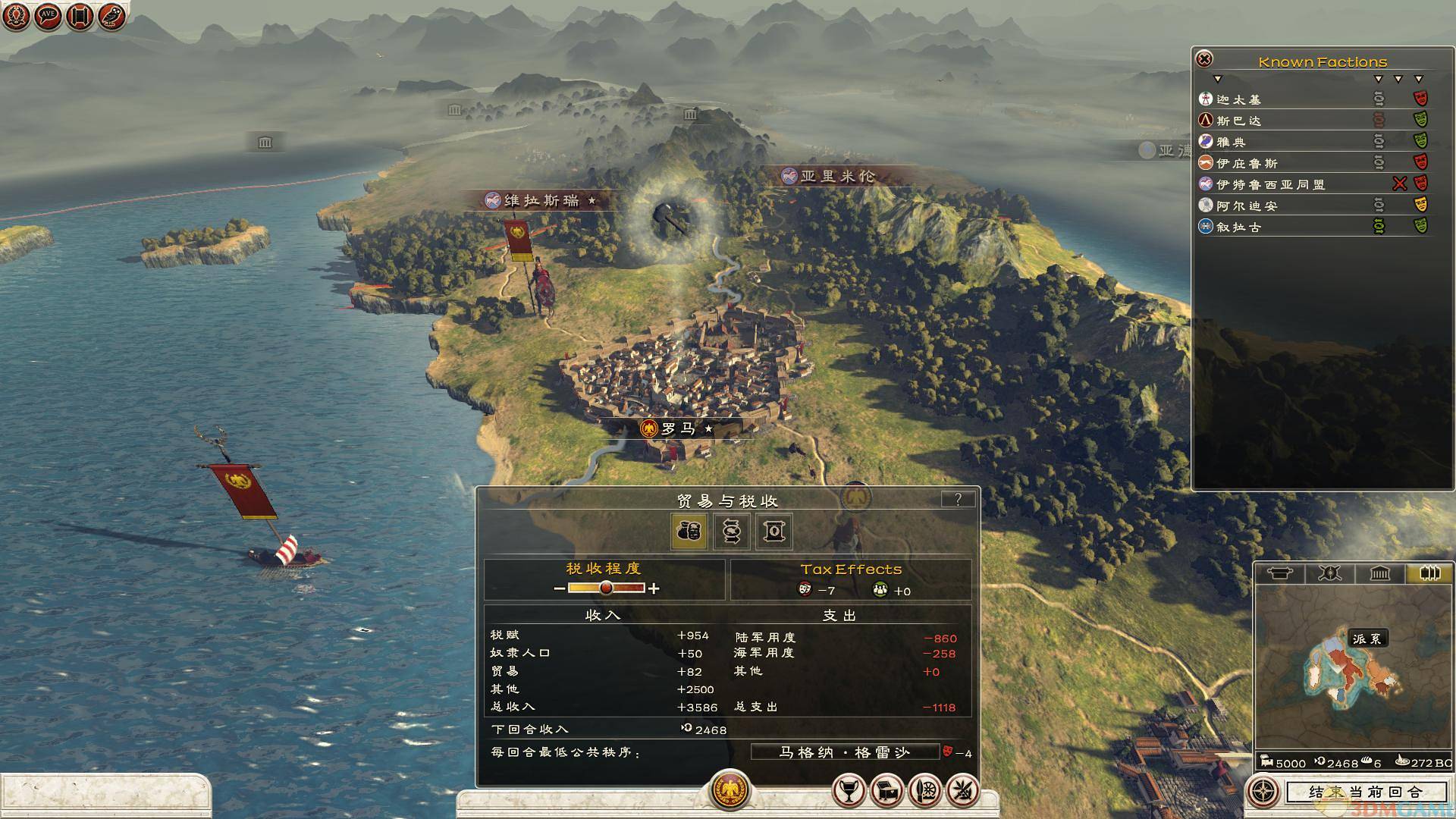Click the compass button beside end turn
This screenshot has width=1456, height=819.
pyautogui.click(x=1263, y=792)
